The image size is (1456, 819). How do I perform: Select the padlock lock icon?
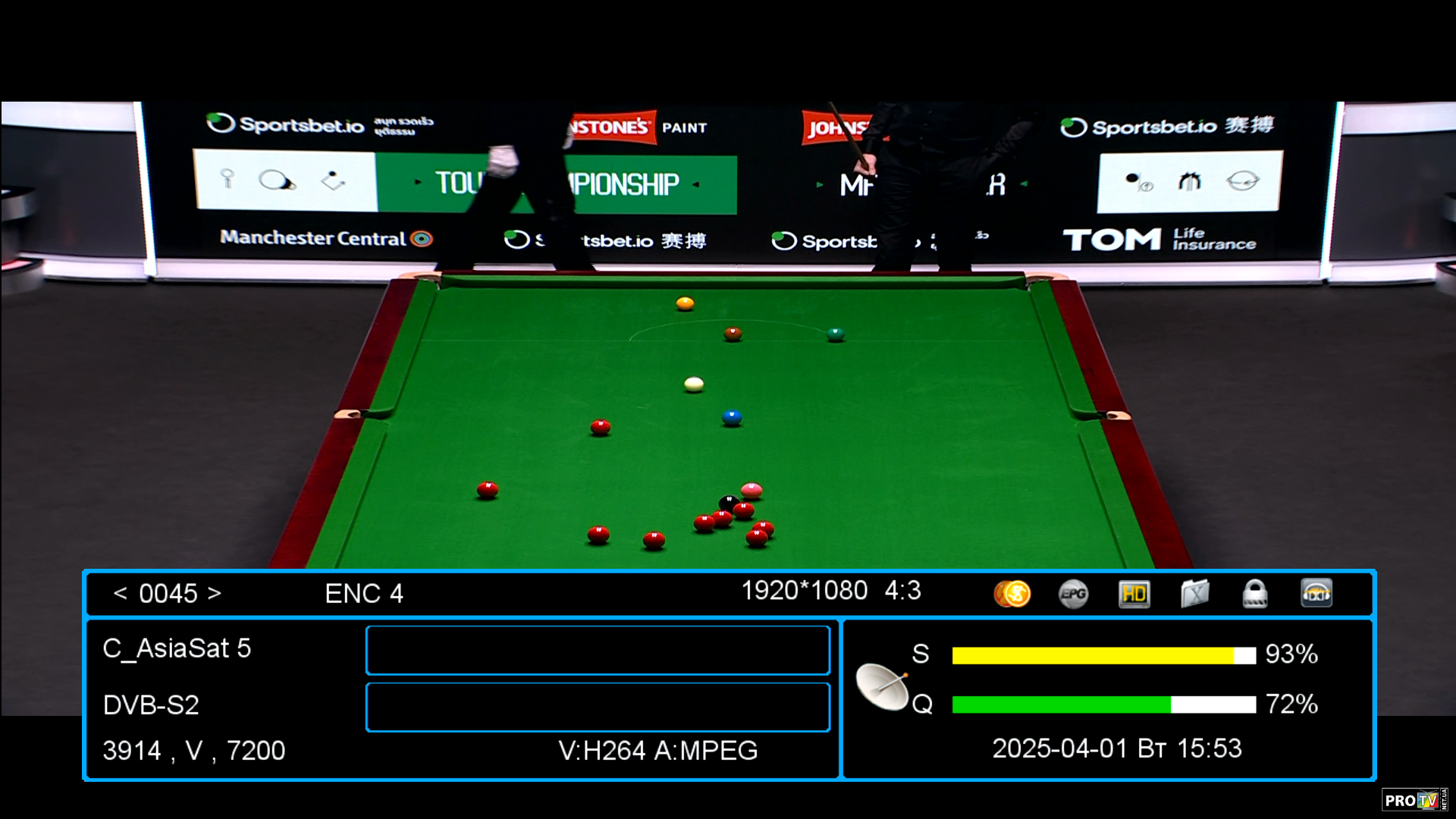point(1255,594)
